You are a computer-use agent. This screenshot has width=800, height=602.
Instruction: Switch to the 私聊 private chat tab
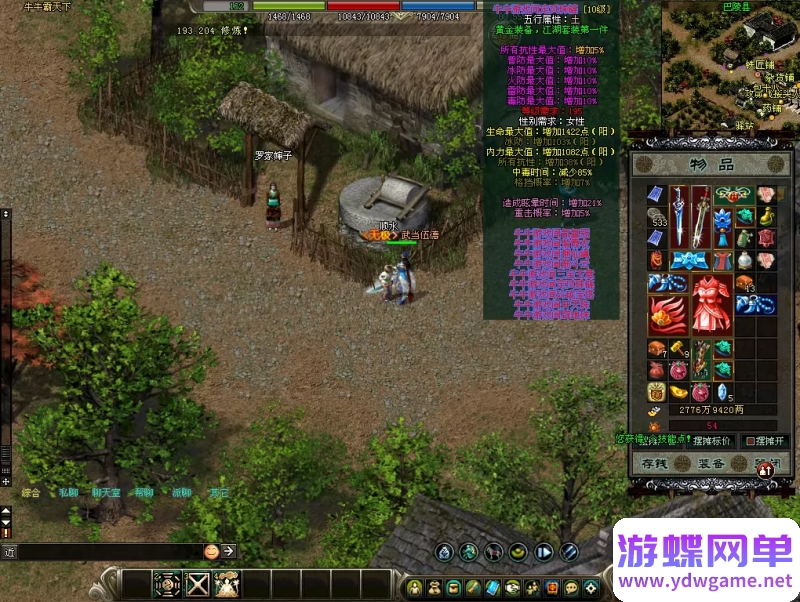67,493
